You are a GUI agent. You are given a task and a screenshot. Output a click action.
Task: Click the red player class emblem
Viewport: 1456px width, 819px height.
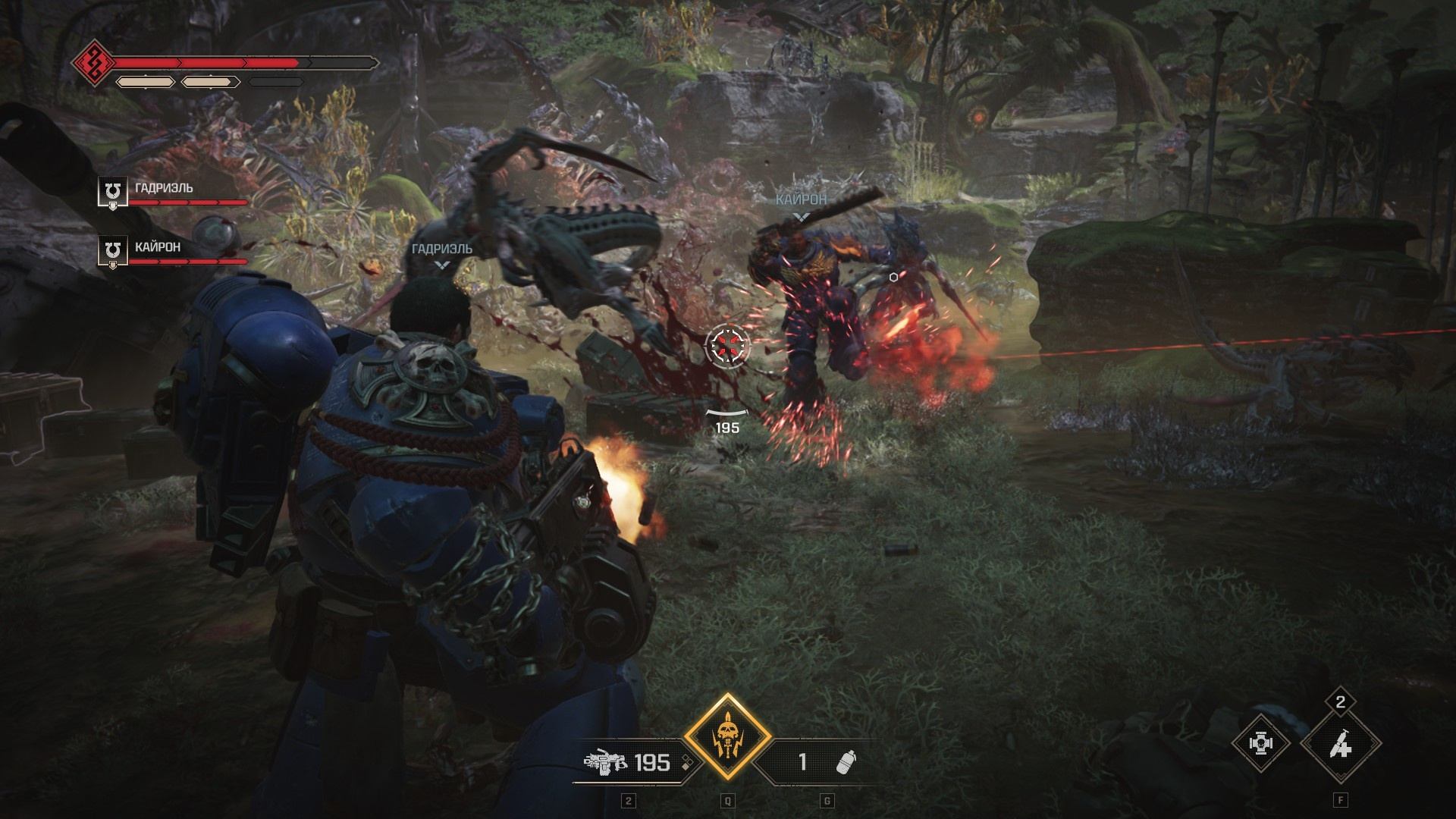pos(94,63)
